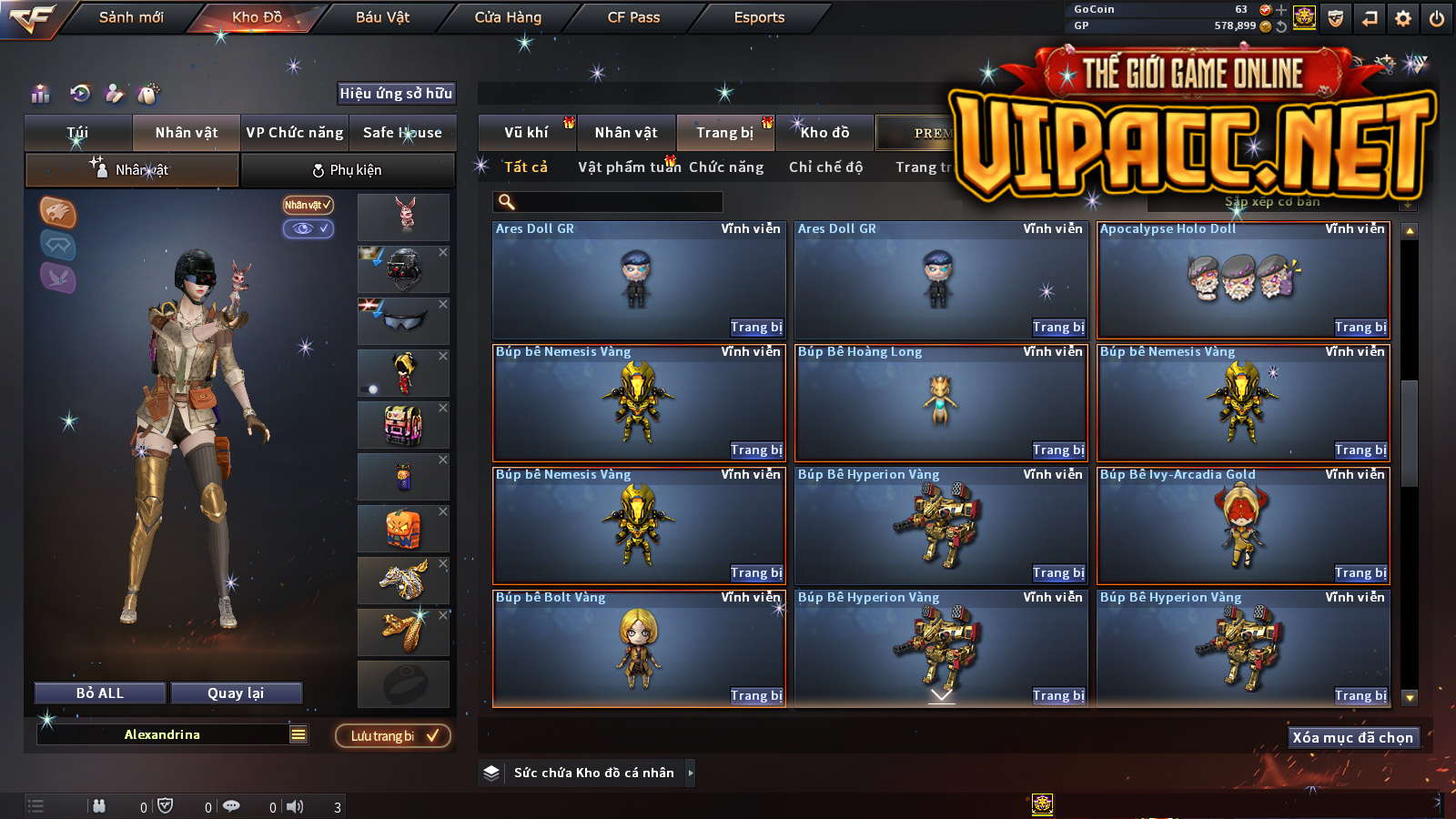The width and height of the screenshot is (1456, 819).
Task: Switch to the Báu Vật tab
Action: (382, 17)
